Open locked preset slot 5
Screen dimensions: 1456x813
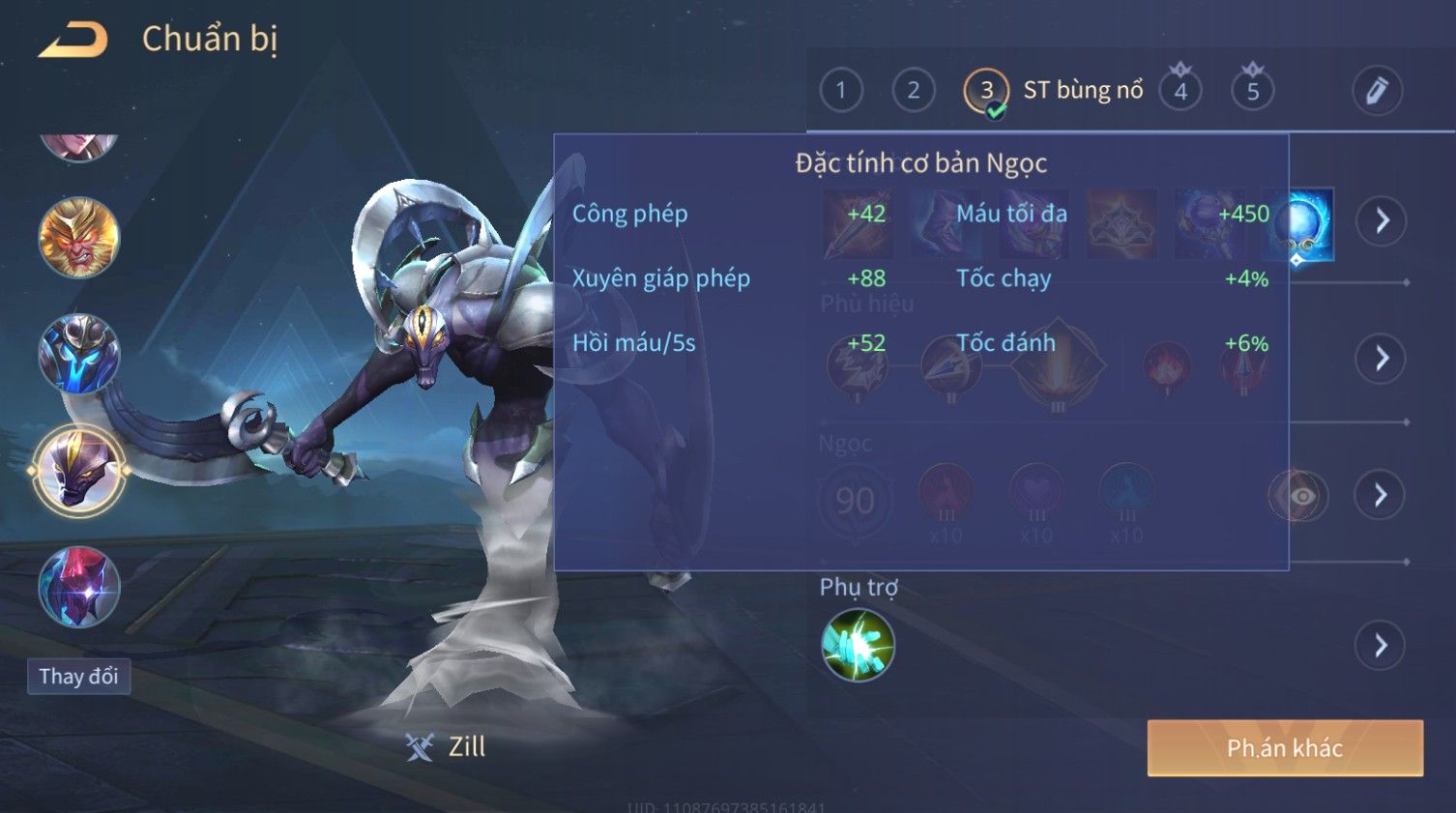pos(1252,91)
